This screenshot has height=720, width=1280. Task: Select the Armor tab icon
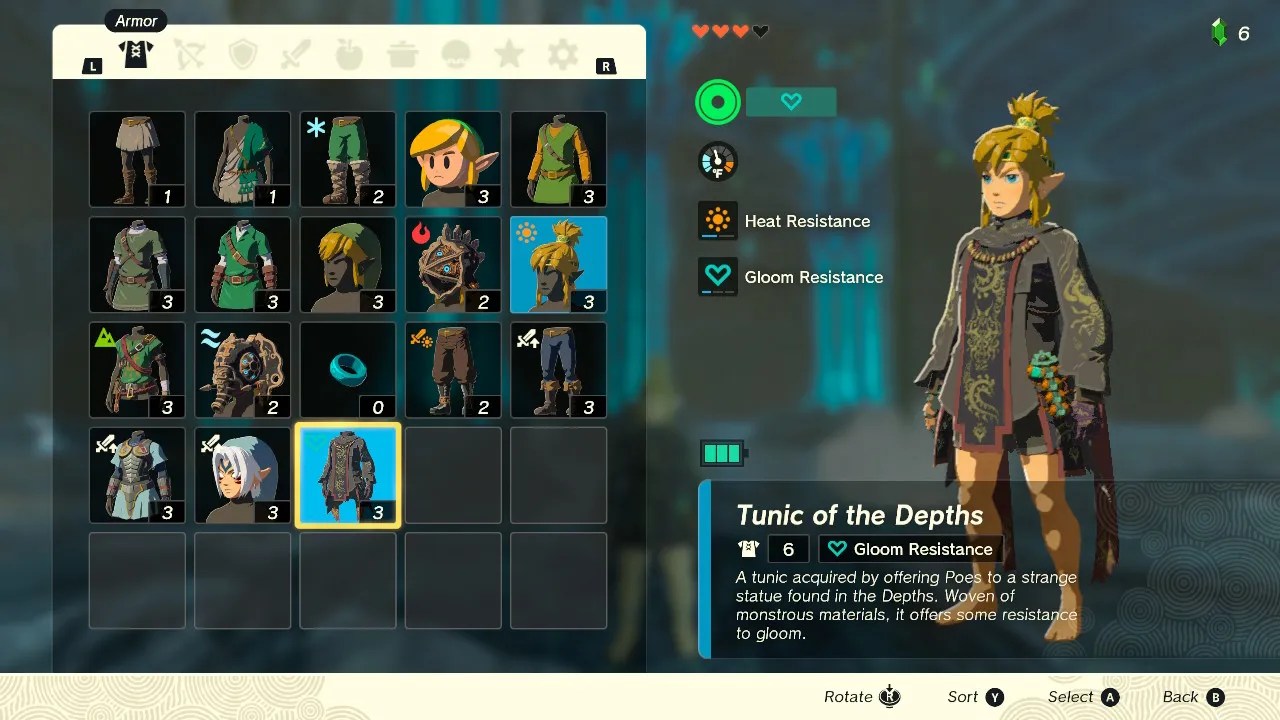[x=136, y=55]
